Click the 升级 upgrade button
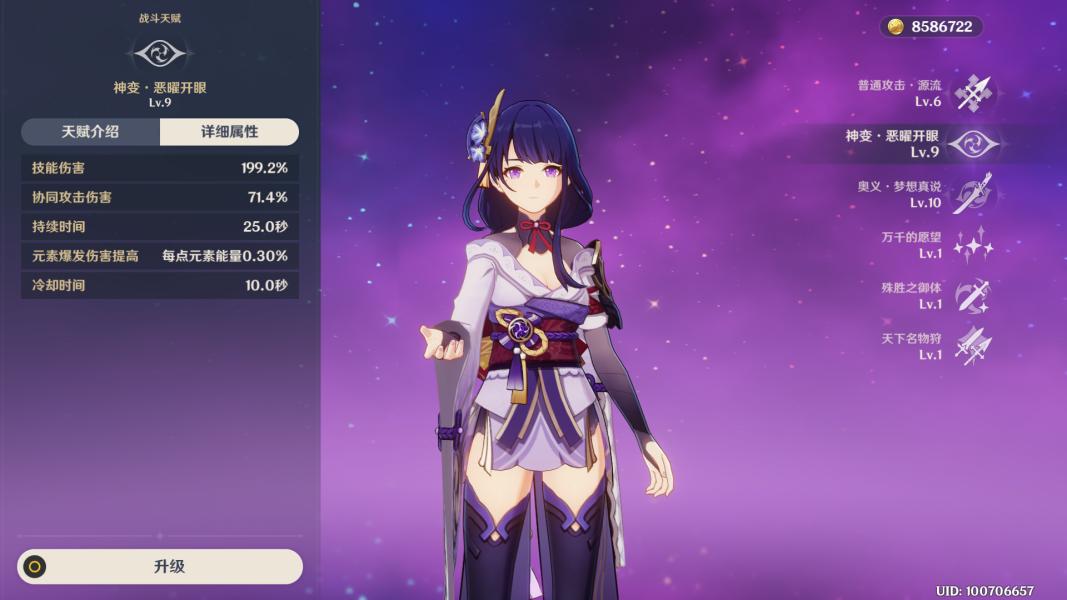 coord(160,566)
